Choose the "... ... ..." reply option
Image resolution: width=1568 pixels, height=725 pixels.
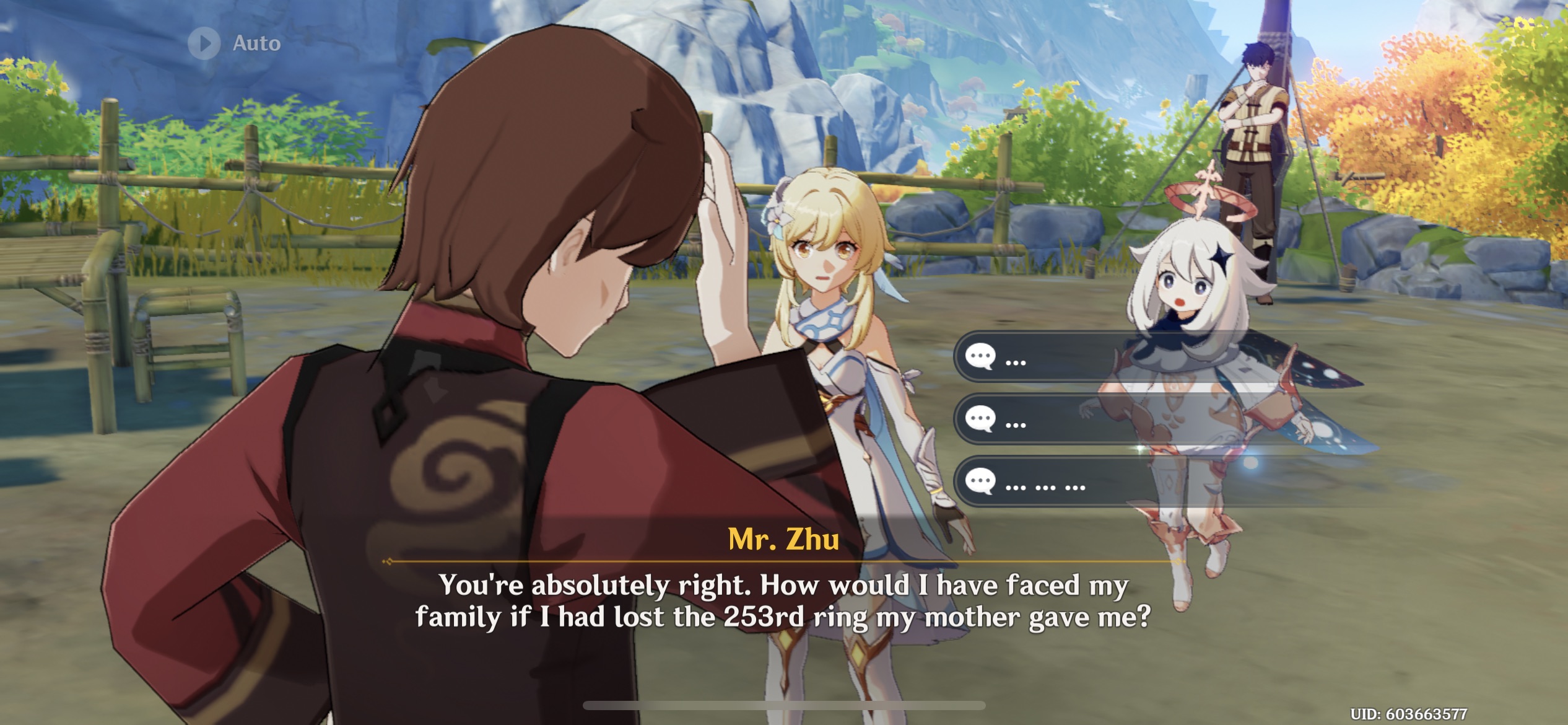pos(1053,481)
